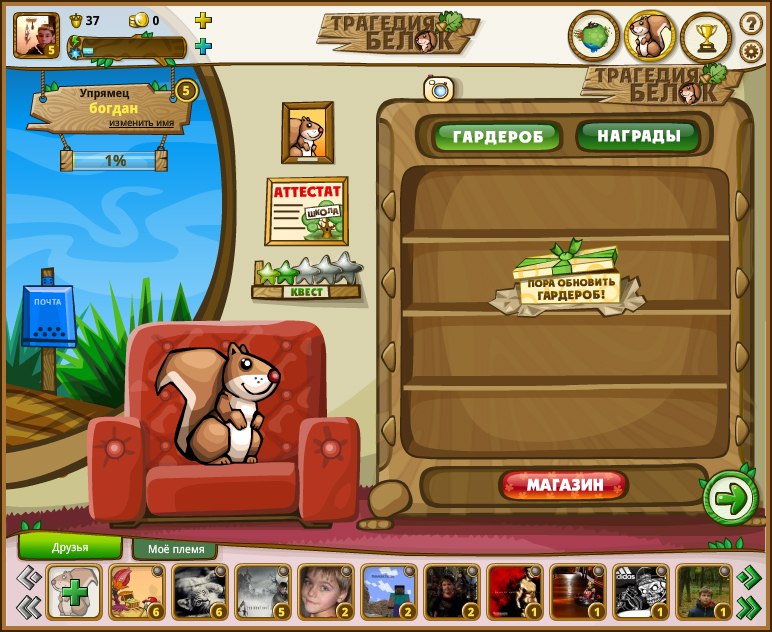The image size is (772, 632).
Task: Switch to the Друзья friends tab
Action: pyautogui.click(x=70, y=547)
